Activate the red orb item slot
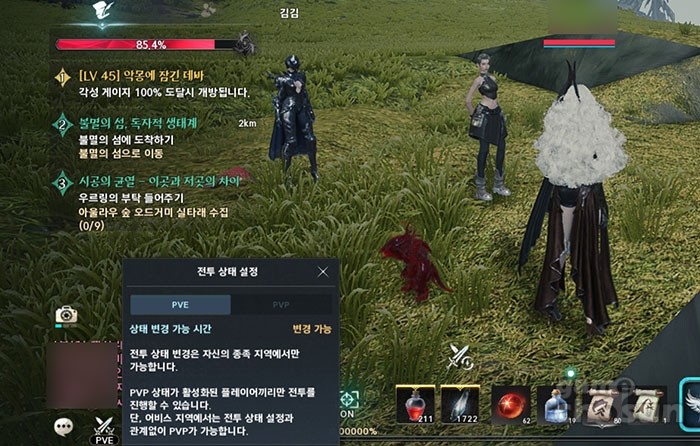This screenshot has height=446, width=700. (x=511, y=404)
